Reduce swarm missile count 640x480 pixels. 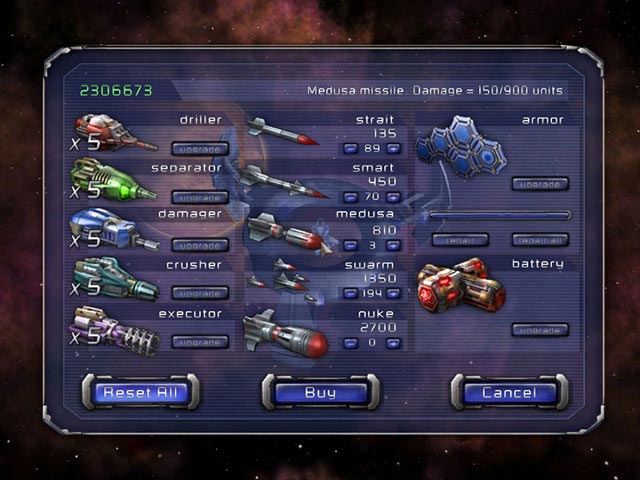coord(350,293)
